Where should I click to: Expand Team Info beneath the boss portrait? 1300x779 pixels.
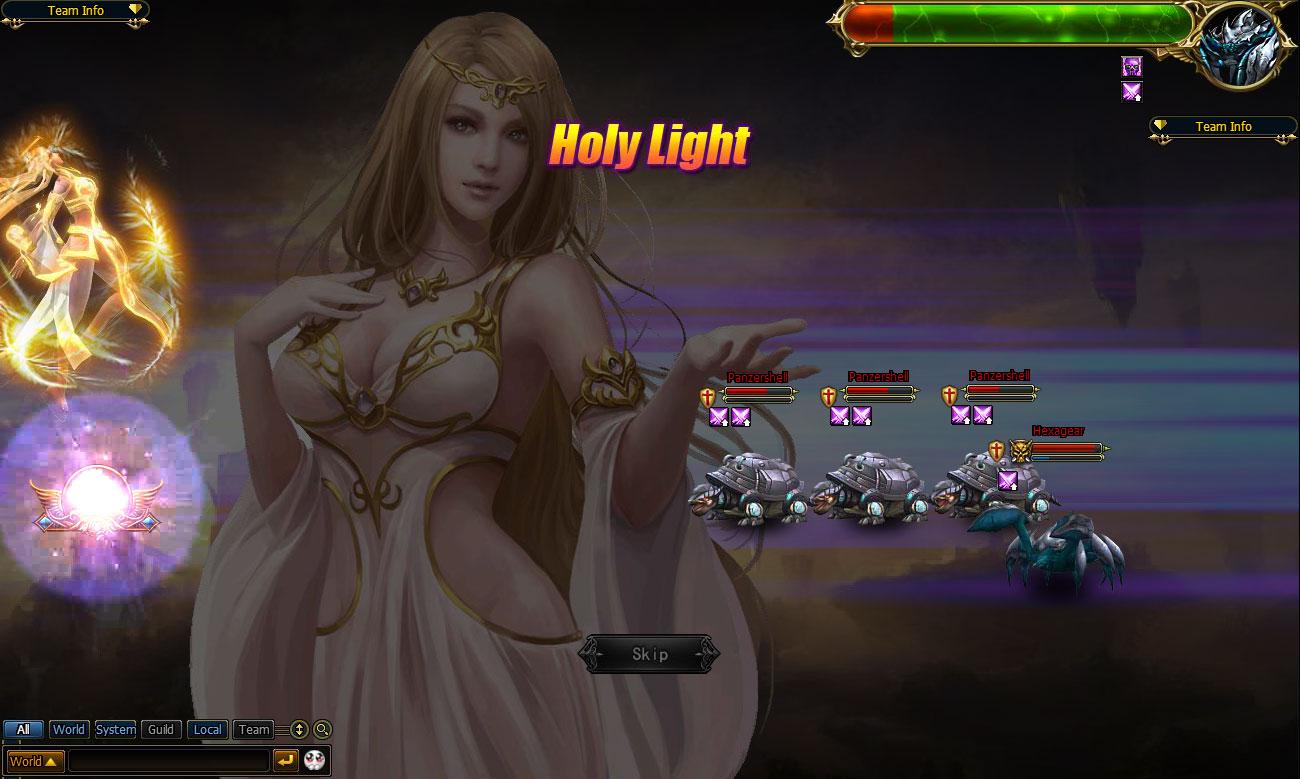click(1223, 127)
